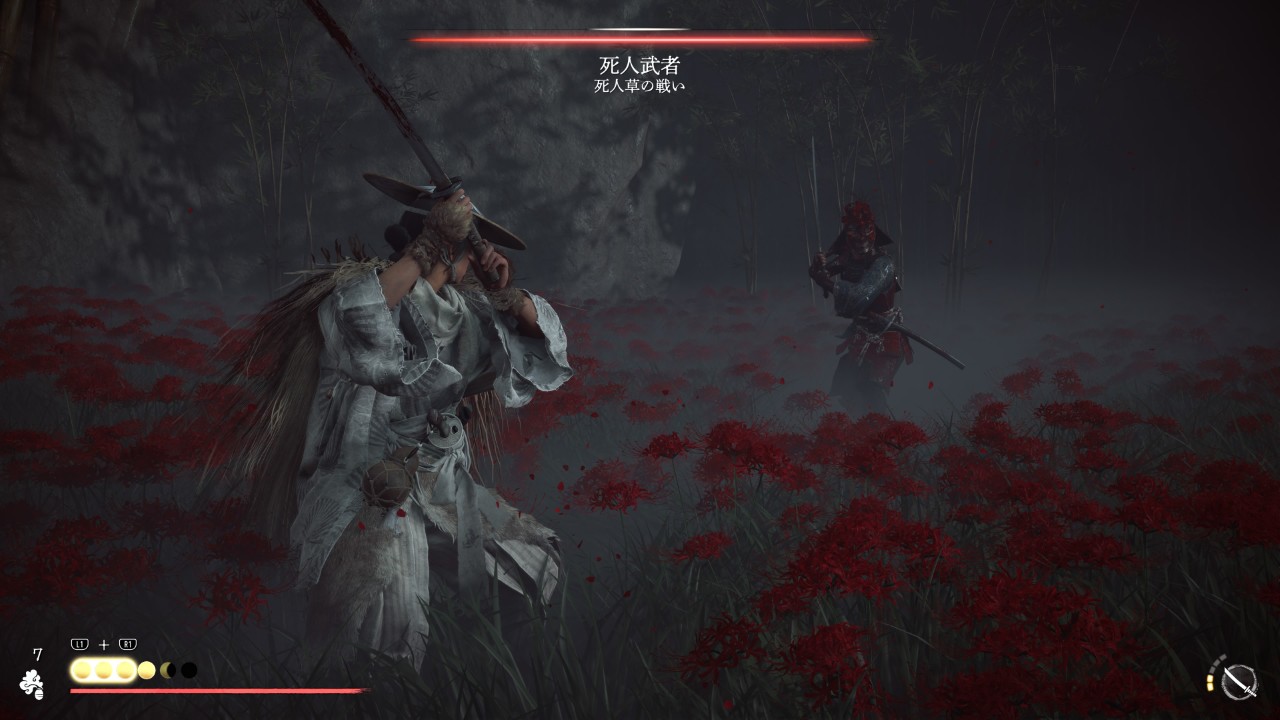Select the katana weapon icon
Viewport: 1280px width, 720px height.
click(x=1239, y=681)
